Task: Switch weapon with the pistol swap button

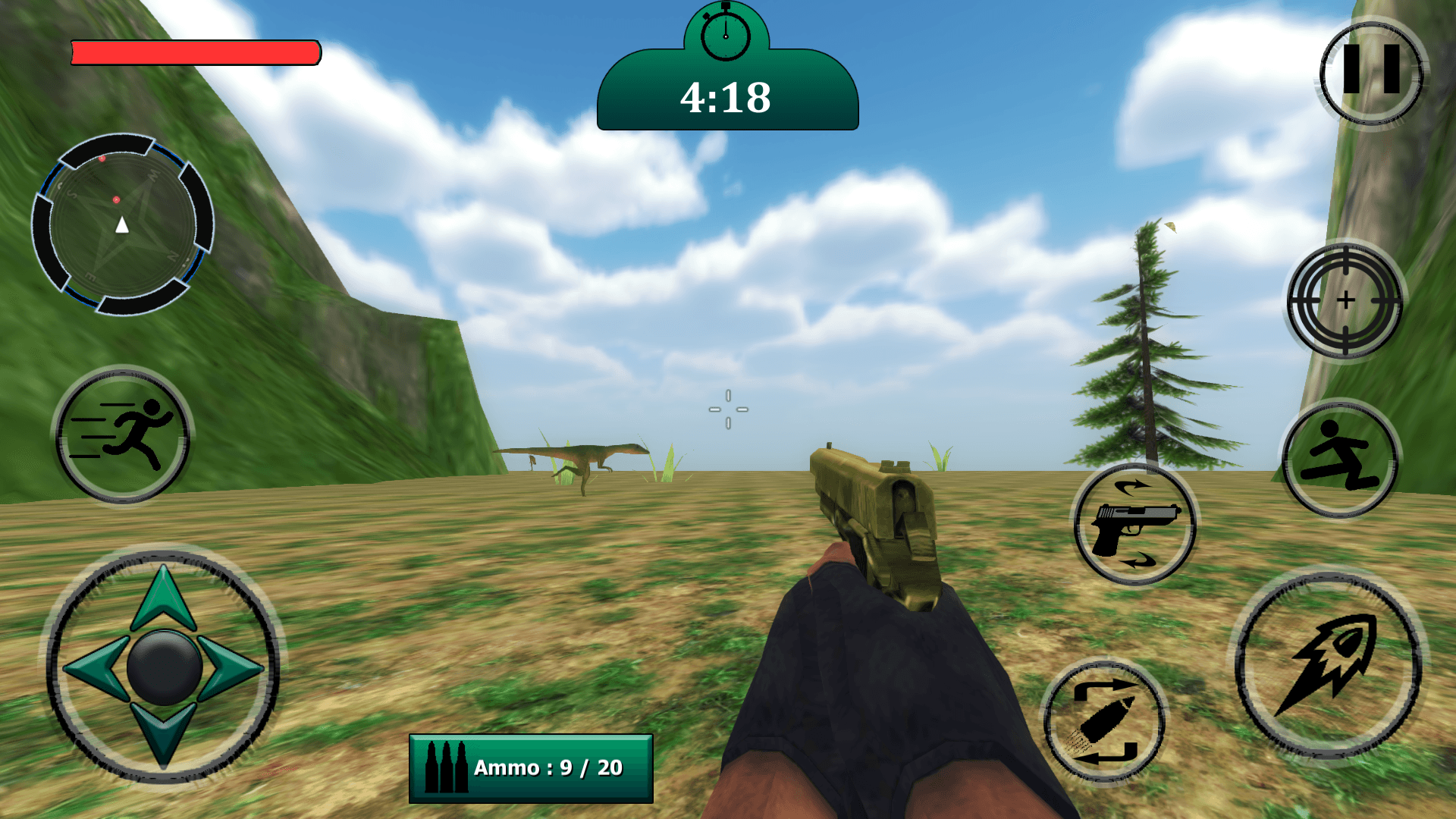Action: (1134, 525)
